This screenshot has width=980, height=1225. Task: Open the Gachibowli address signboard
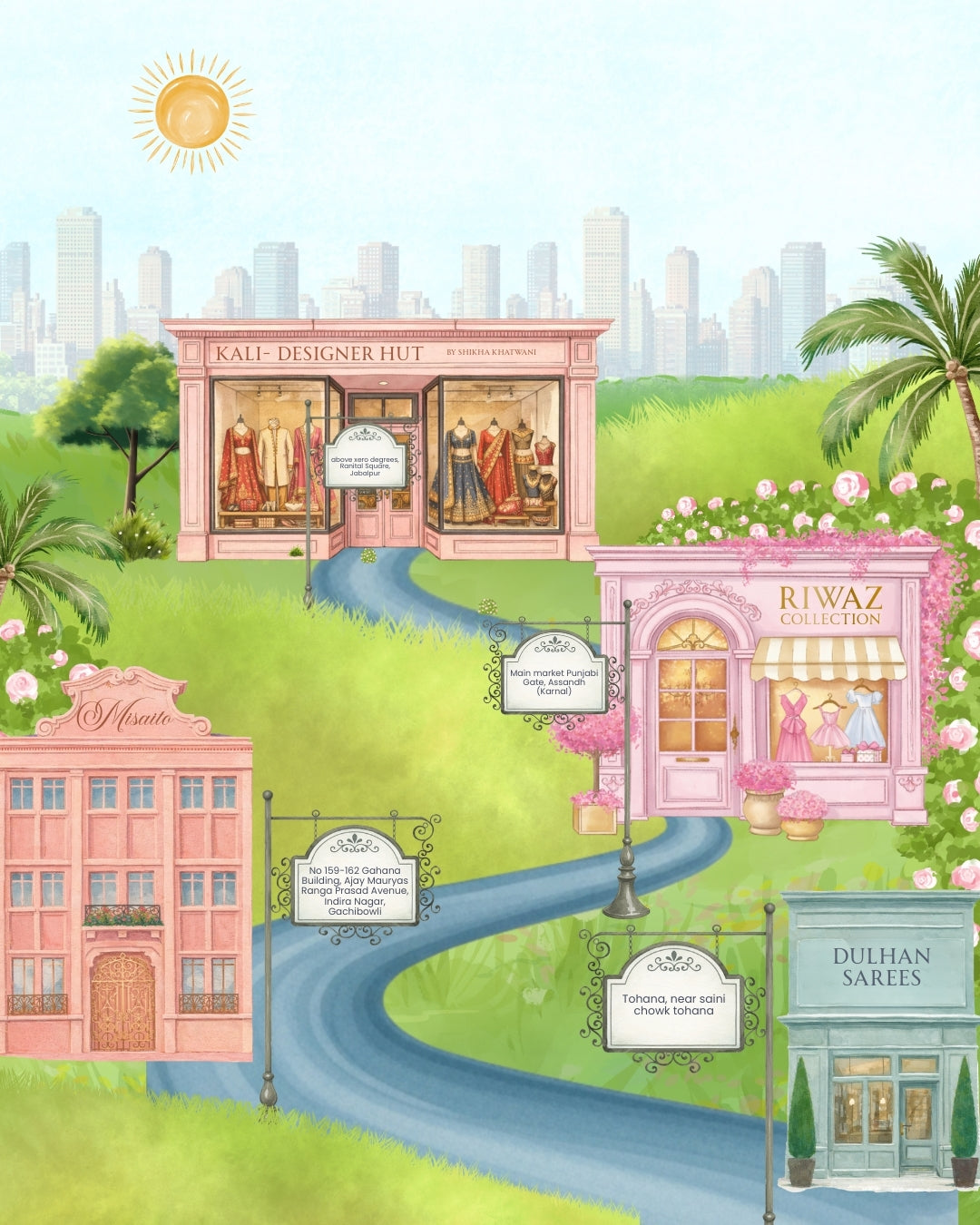pos(355,878)
